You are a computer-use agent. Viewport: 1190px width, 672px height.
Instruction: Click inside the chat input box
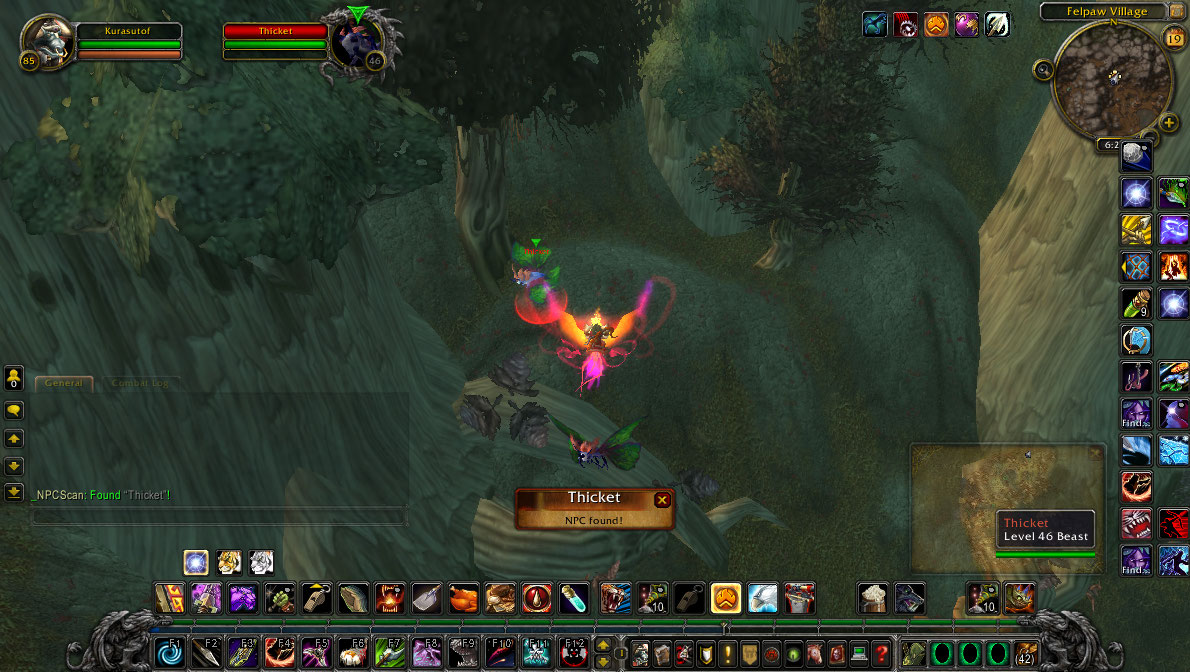(x=219, y=516)
